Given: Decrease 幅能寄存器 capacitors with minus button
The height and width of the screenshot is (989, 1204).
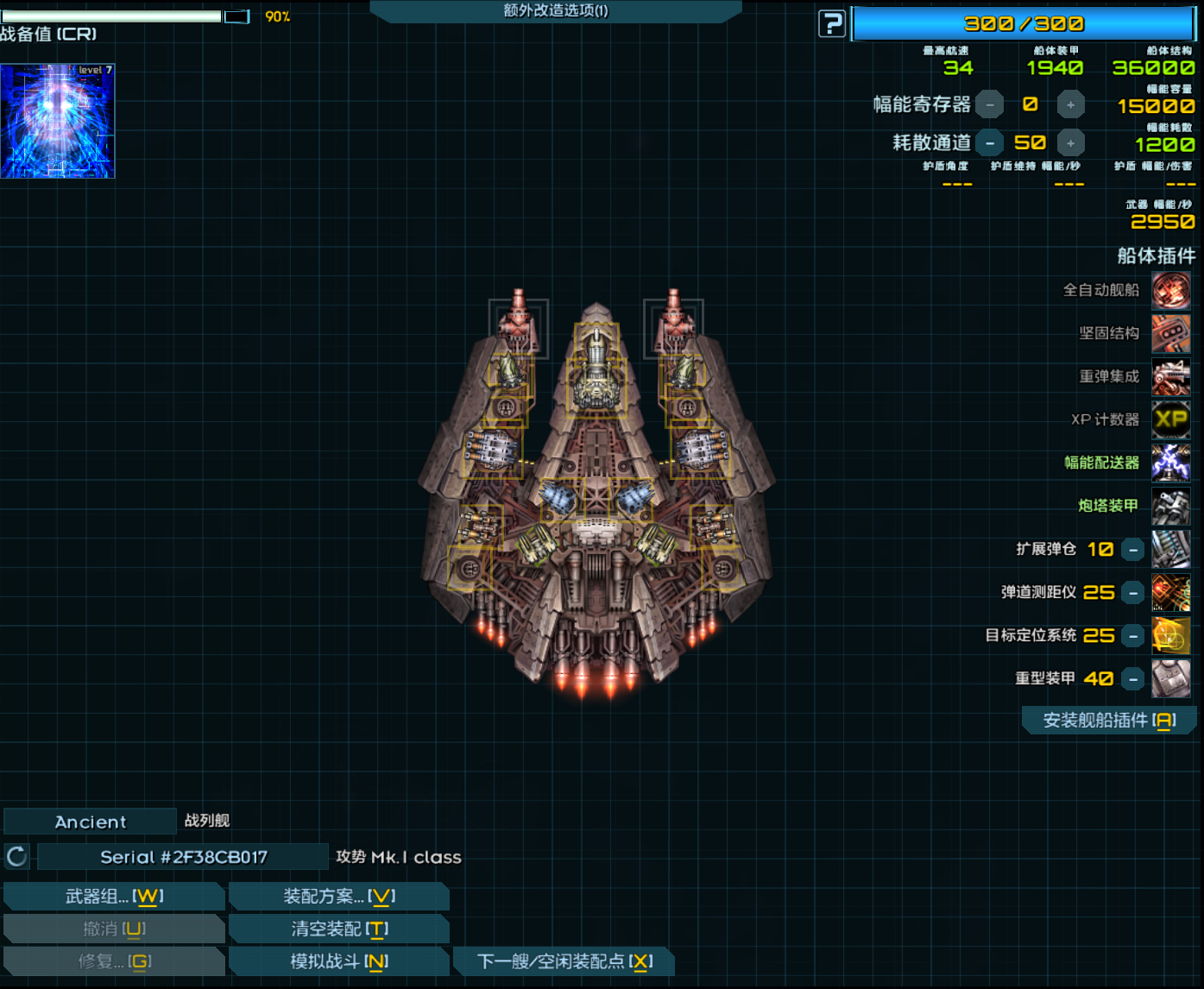Looking at the screenshot, I should click(x=990, y=104).
